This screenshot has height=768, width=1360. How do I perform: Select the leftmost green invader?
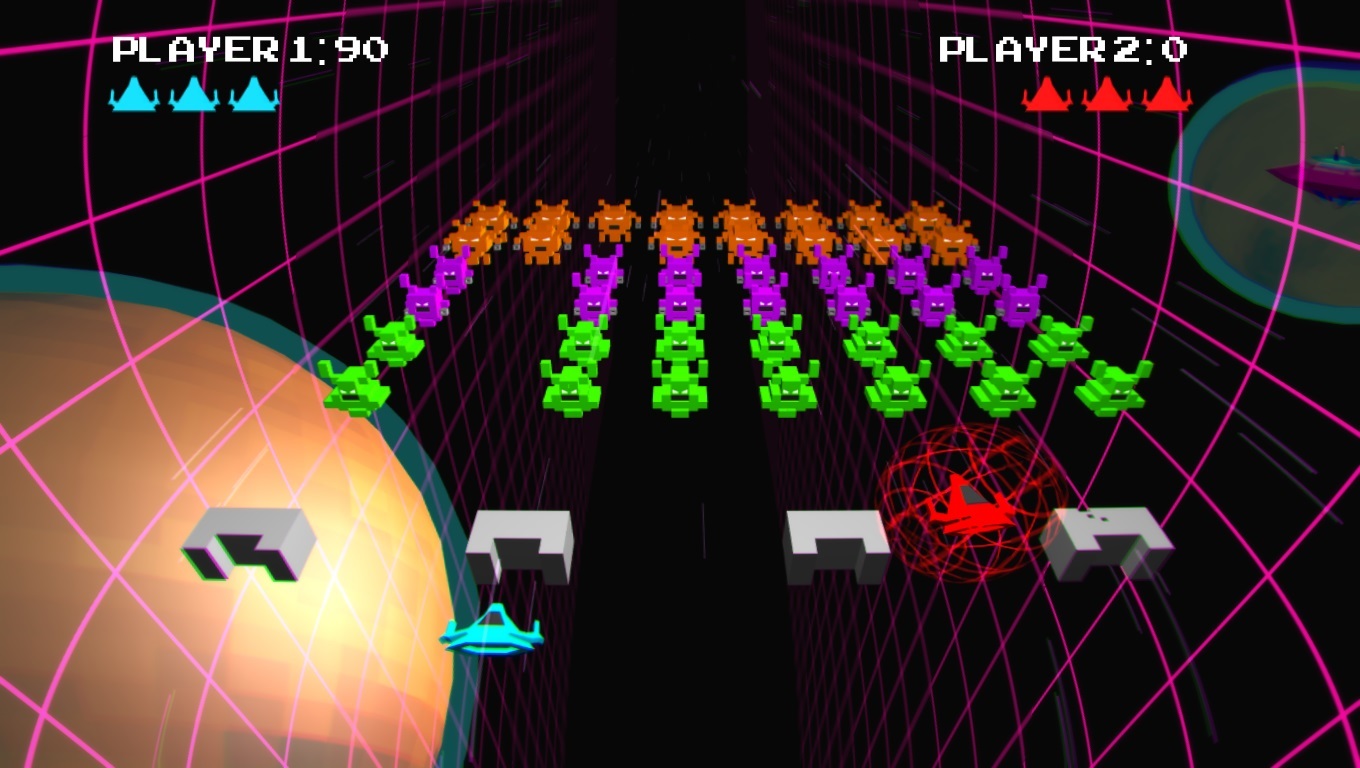(357, 390)
